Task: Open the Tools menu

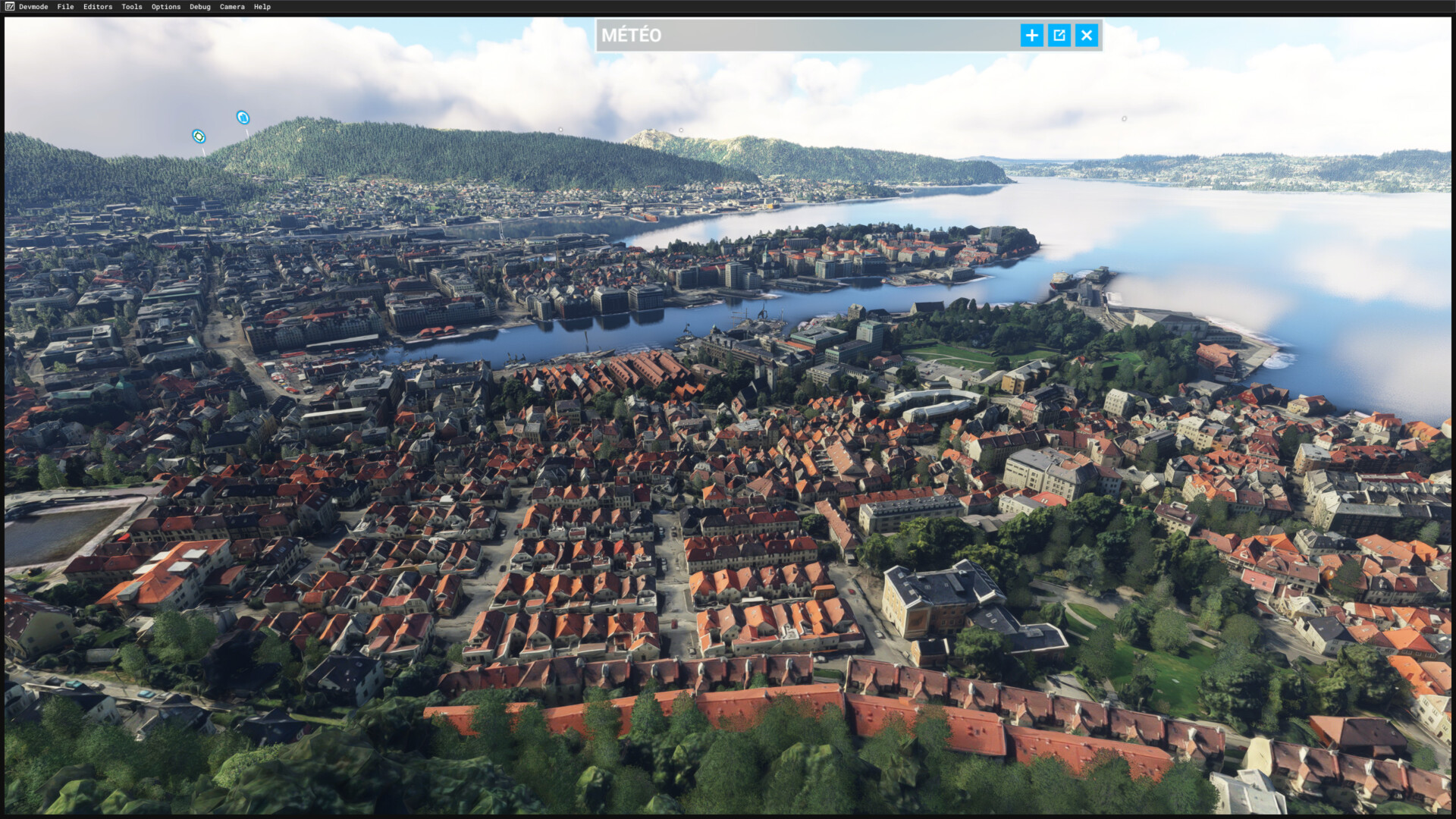Action: 132,7
